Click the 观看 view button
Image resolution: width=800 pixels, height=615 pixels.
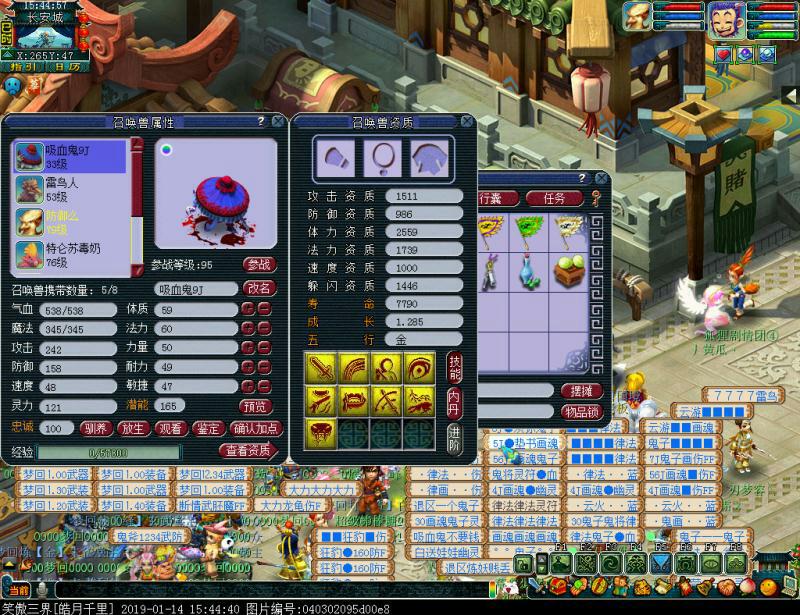(170, 428)
